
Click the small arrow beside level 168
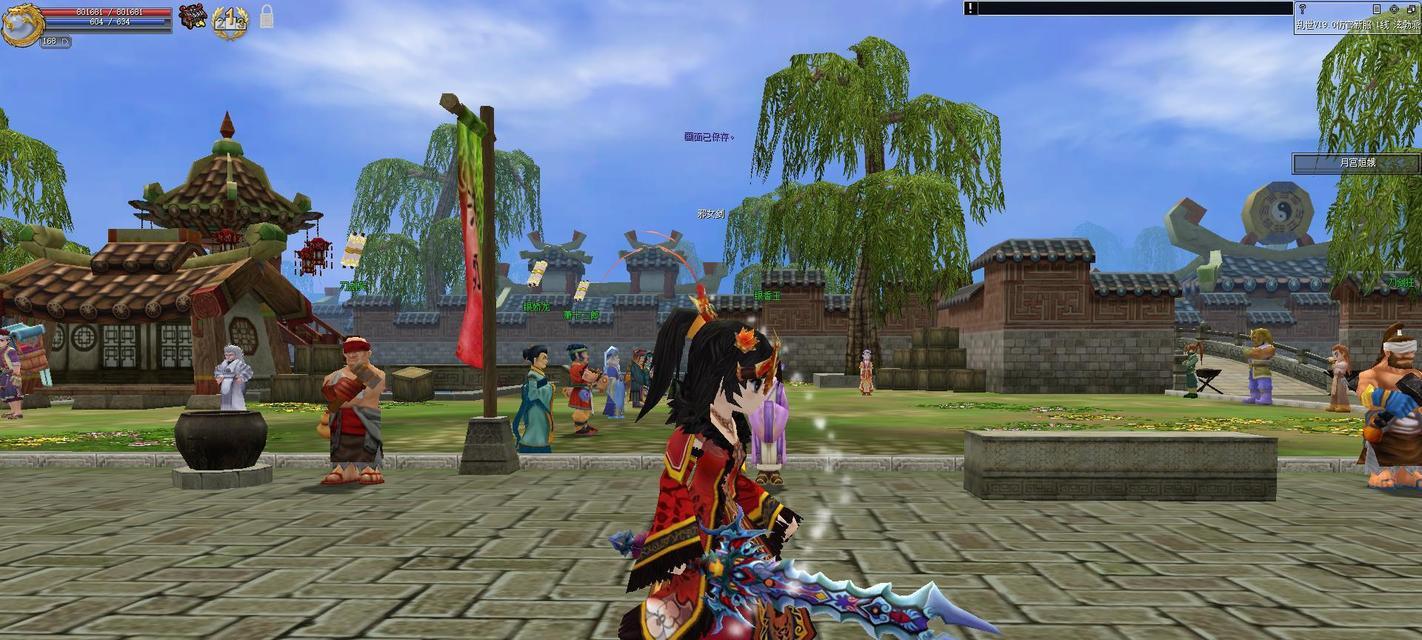[66, 42]
